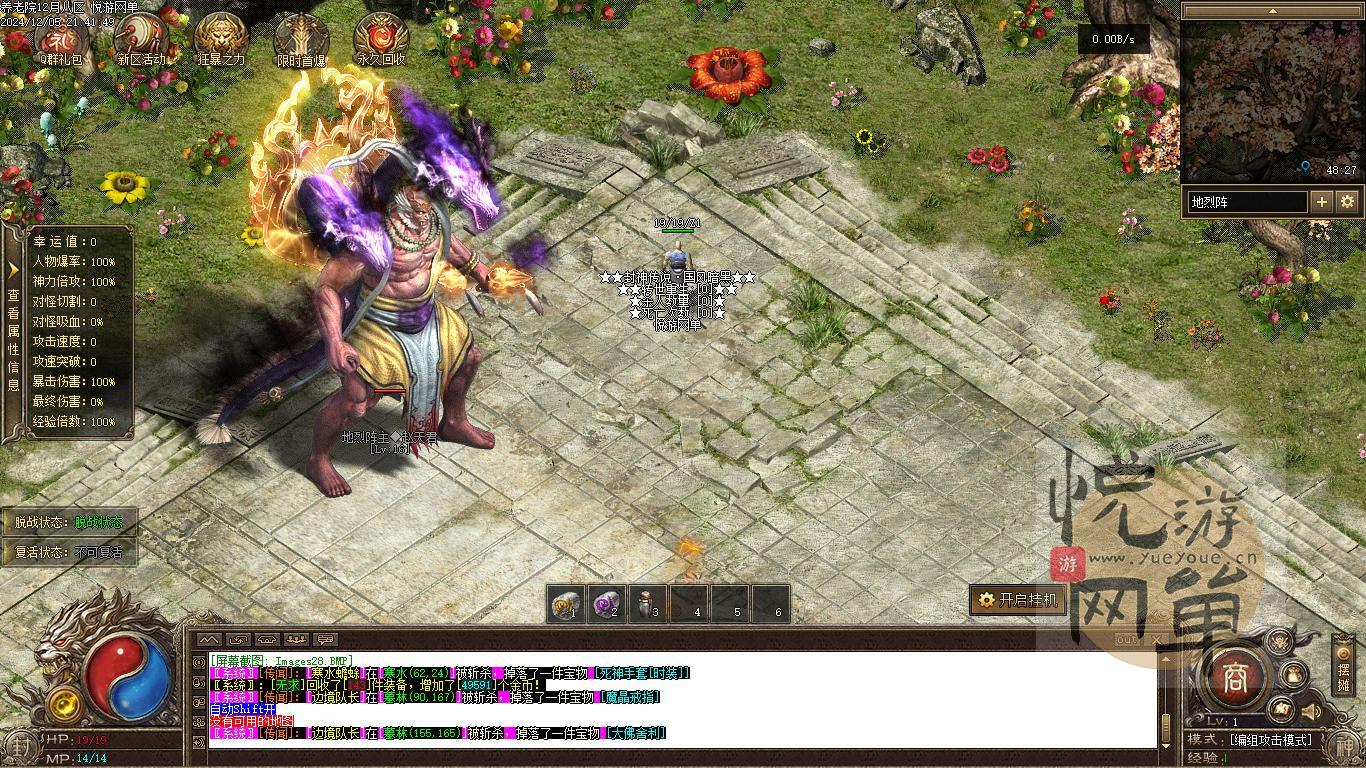The width and height of the screenshot is (1366, 768).
Task: Open the gear settings next to map name
Action: coord(1348,202)
